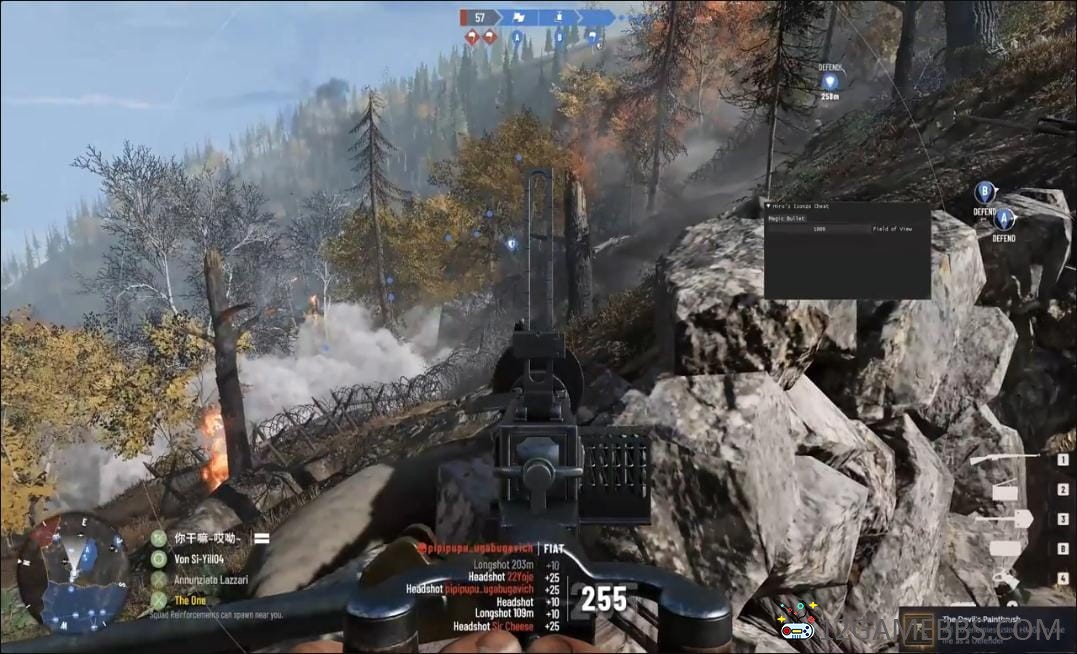Click the objective B defend marker

[x=984, y=192]
